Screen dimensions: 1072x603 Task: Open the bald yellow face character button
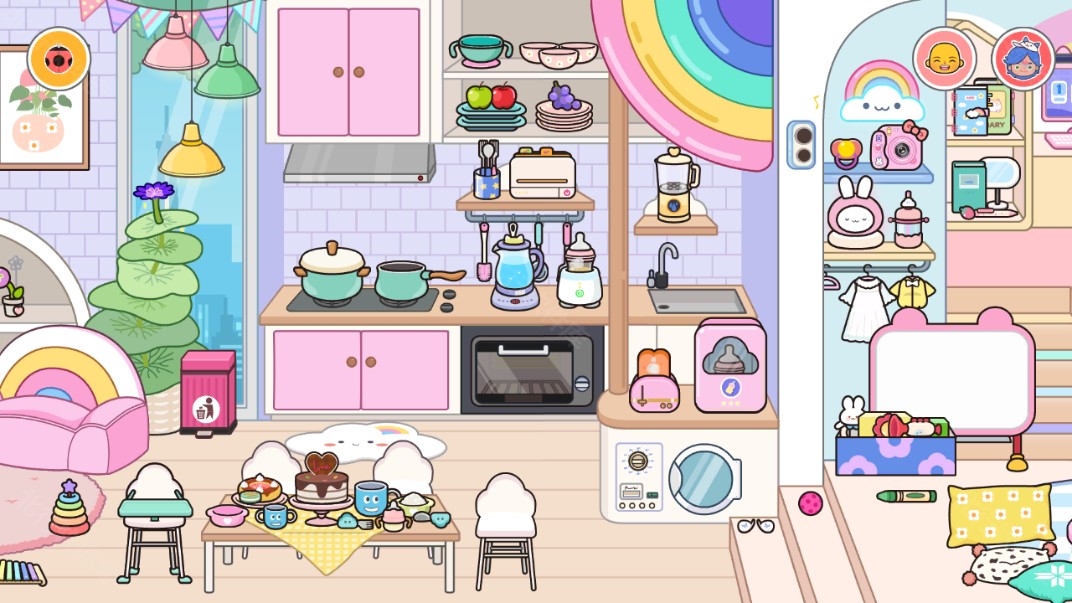pyautogui.click(x=944, y=59)
